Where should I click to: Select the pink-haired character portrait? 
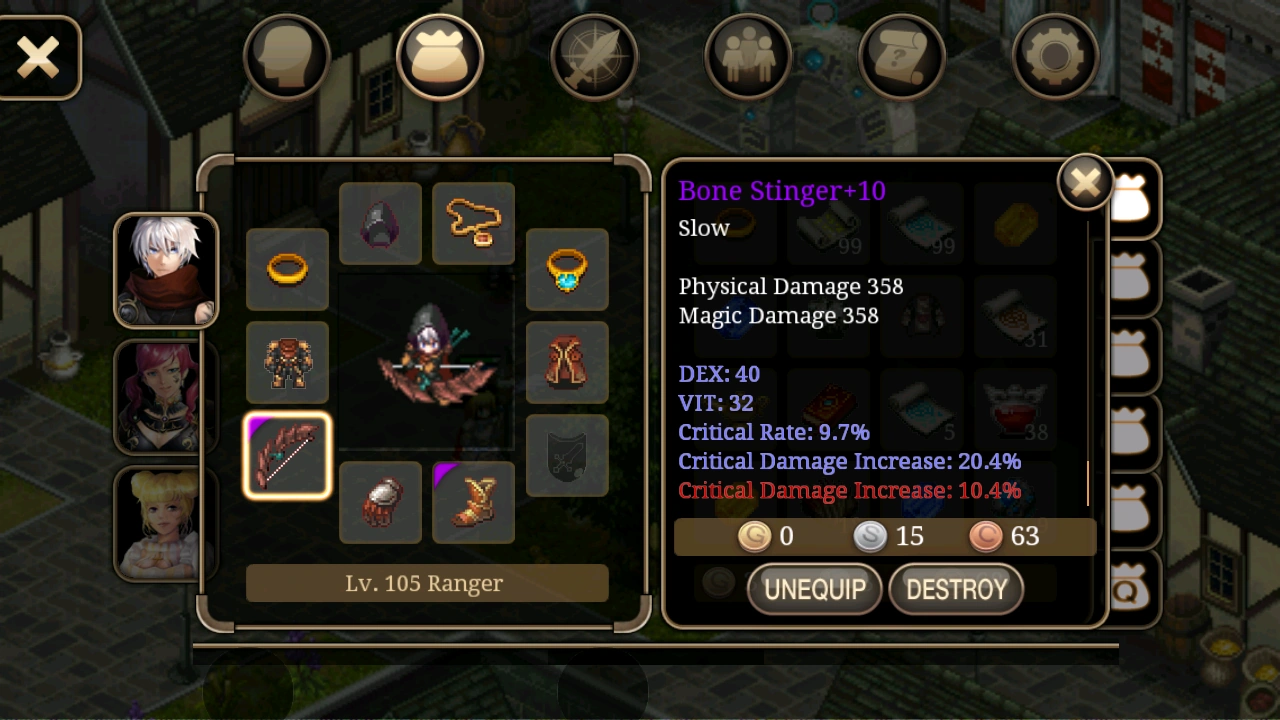[165, 396]
